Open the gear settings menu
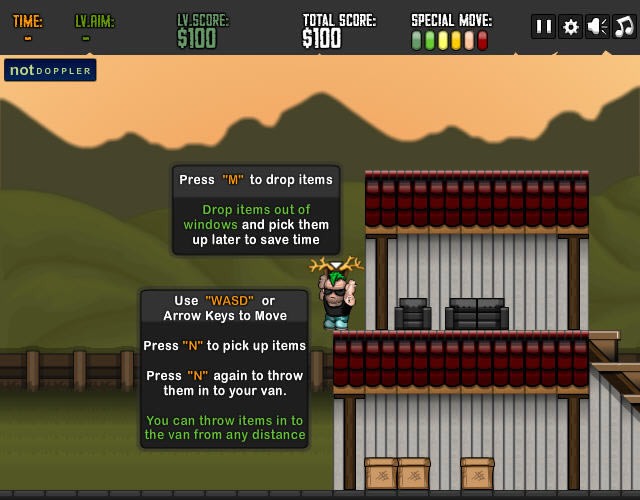The image size is (640, 500). tap(570, 27)
